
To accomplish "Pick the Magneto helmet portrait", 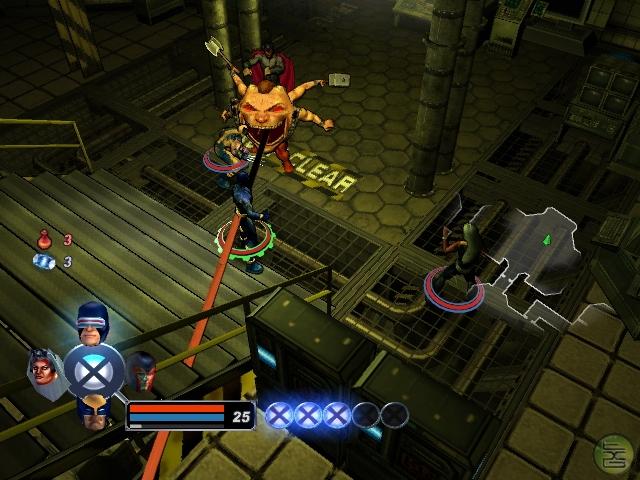I will pyautogui.click(x=142, y=368).
